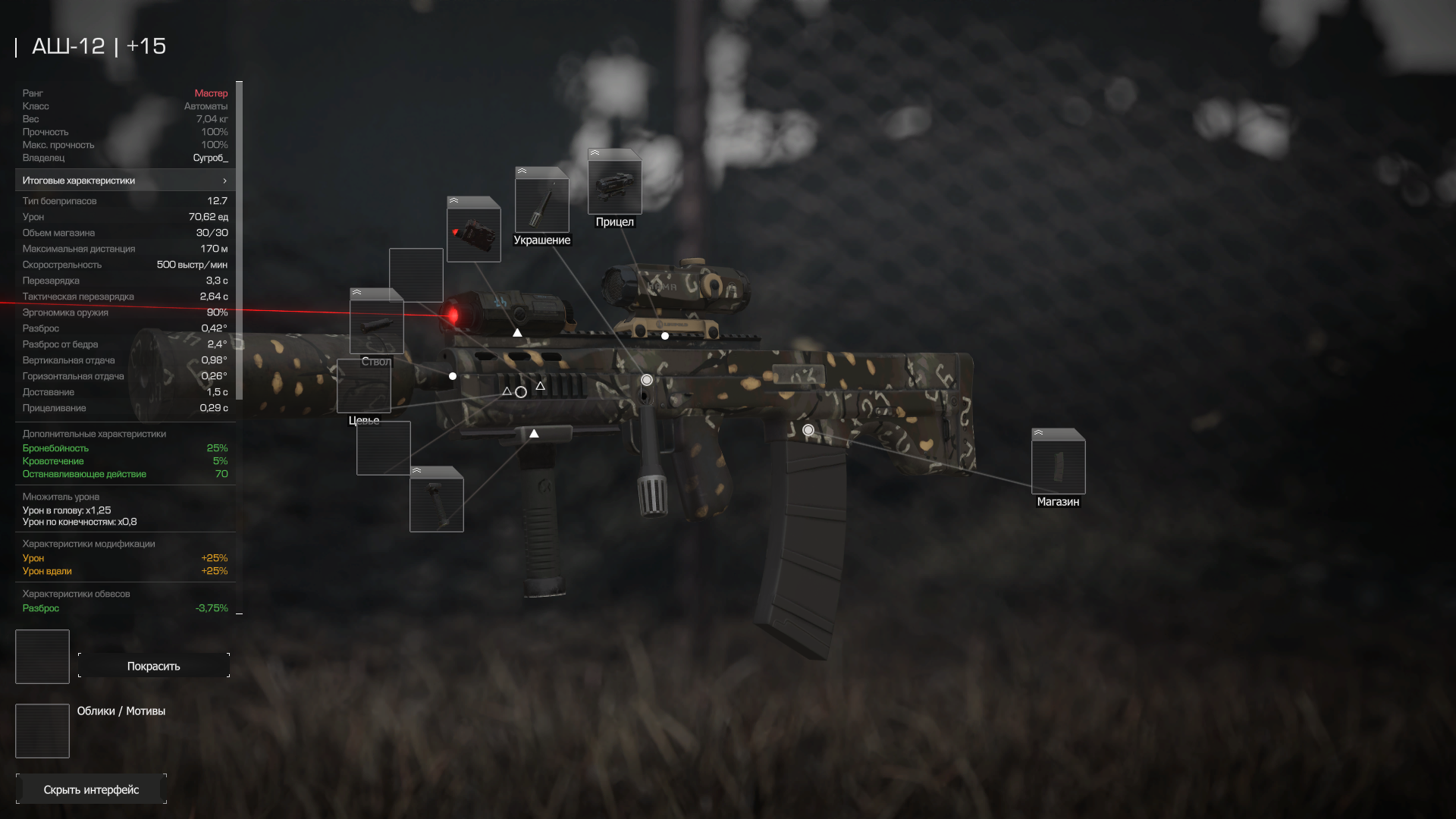Select the foregrip attachment slot
The image size is (1456, 819).
436,500
